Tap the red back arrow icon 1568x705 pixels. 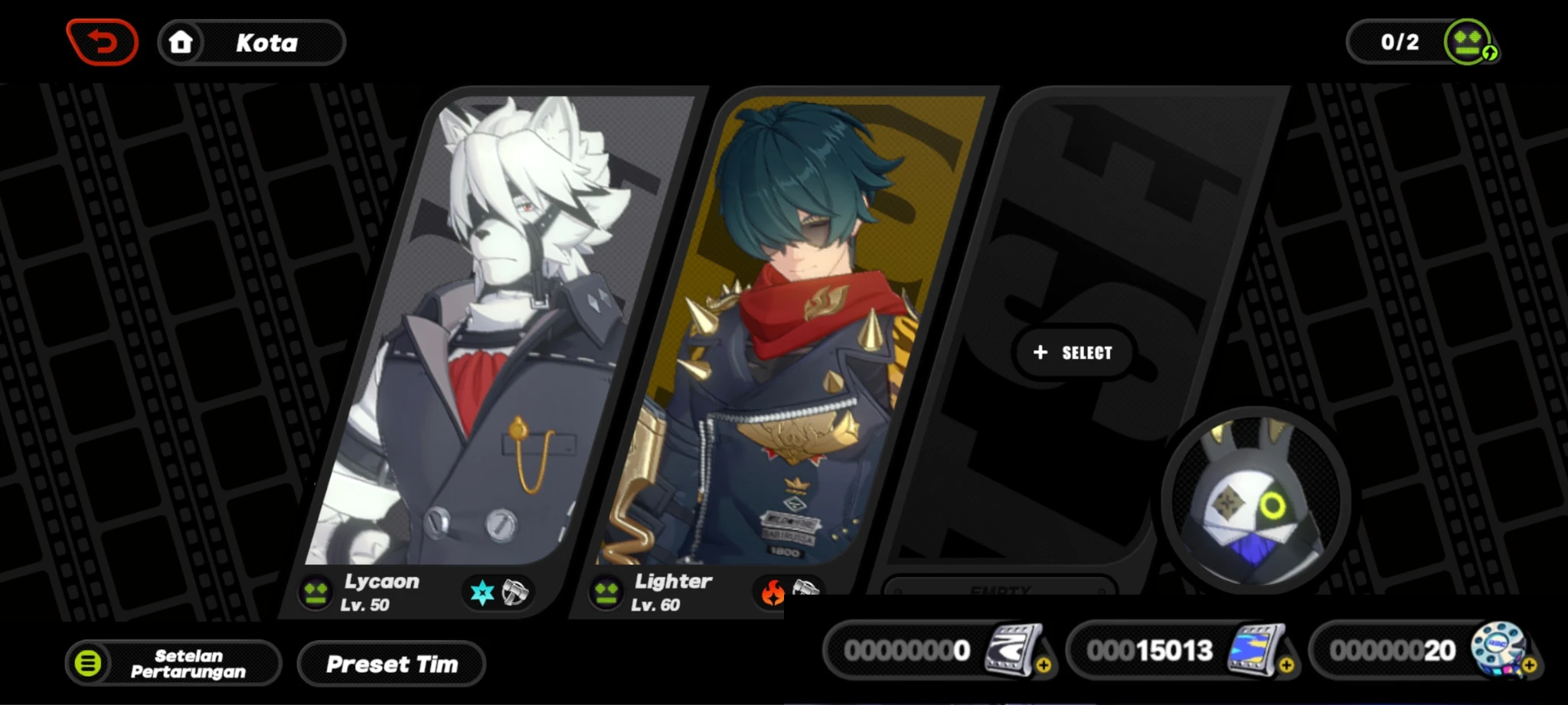click(102, 42)
